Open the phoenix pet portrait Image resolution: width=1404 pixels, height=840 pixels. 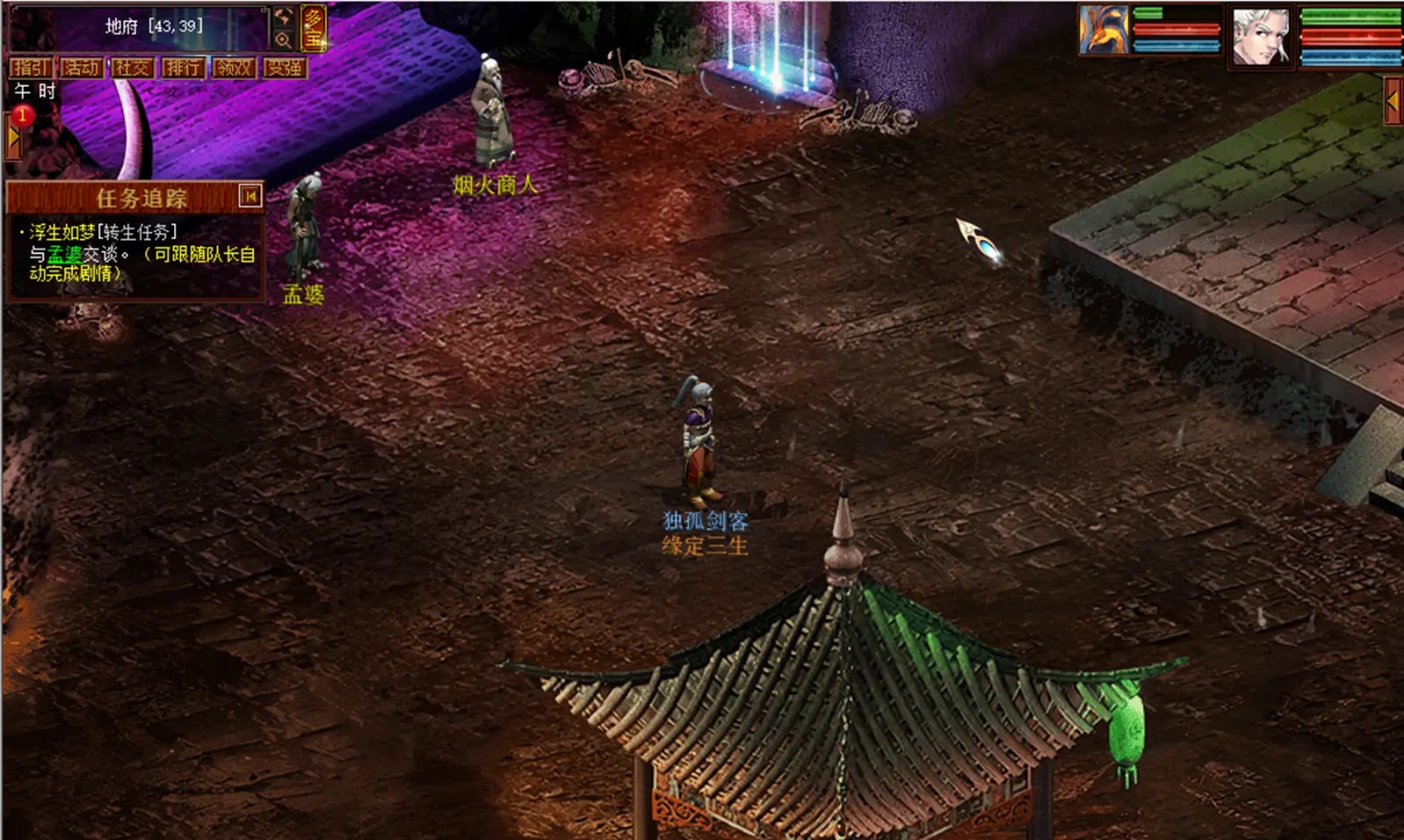tap(1104, 31)
